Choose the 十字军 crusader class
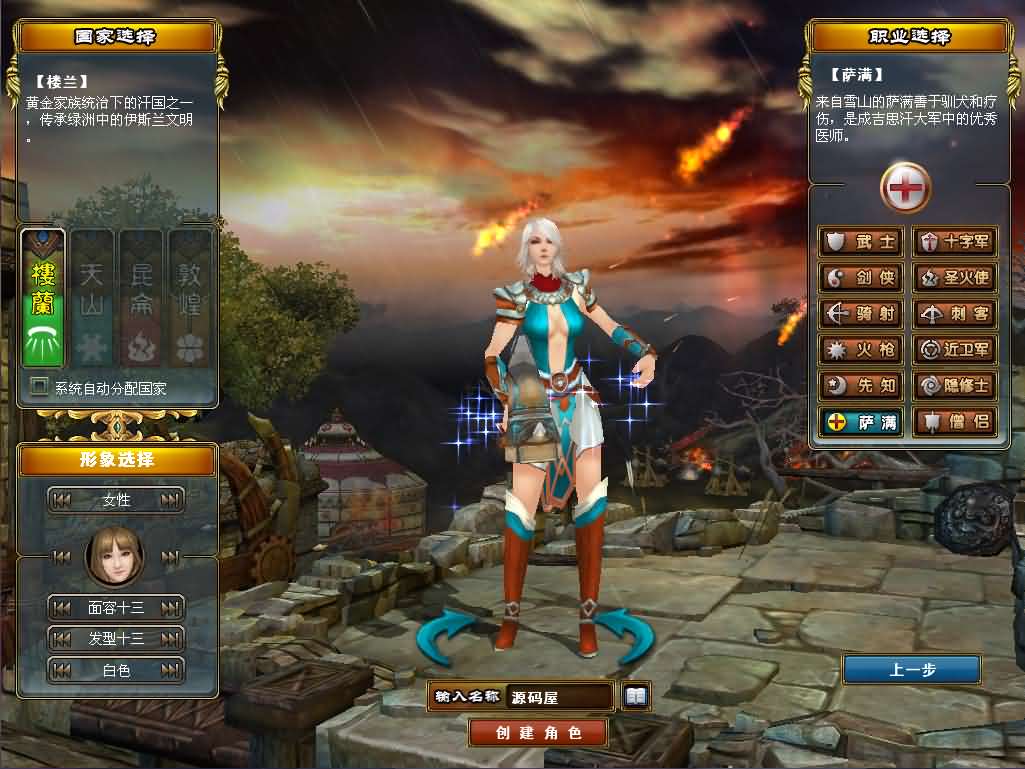The height and width of the screenshot is (769, 1025). tap(955, 242)
